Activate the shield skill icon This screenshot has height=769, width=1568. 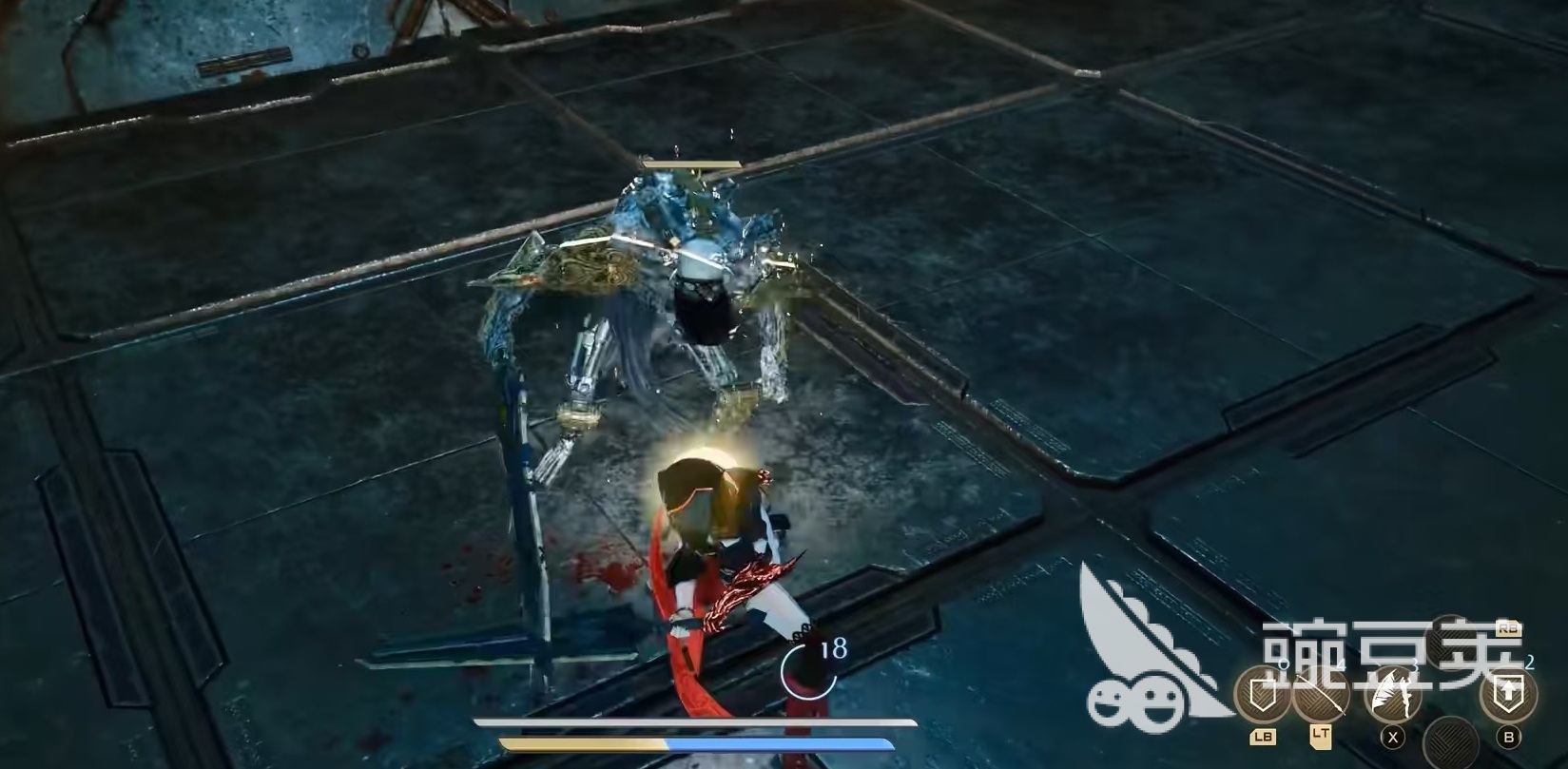1261,696
